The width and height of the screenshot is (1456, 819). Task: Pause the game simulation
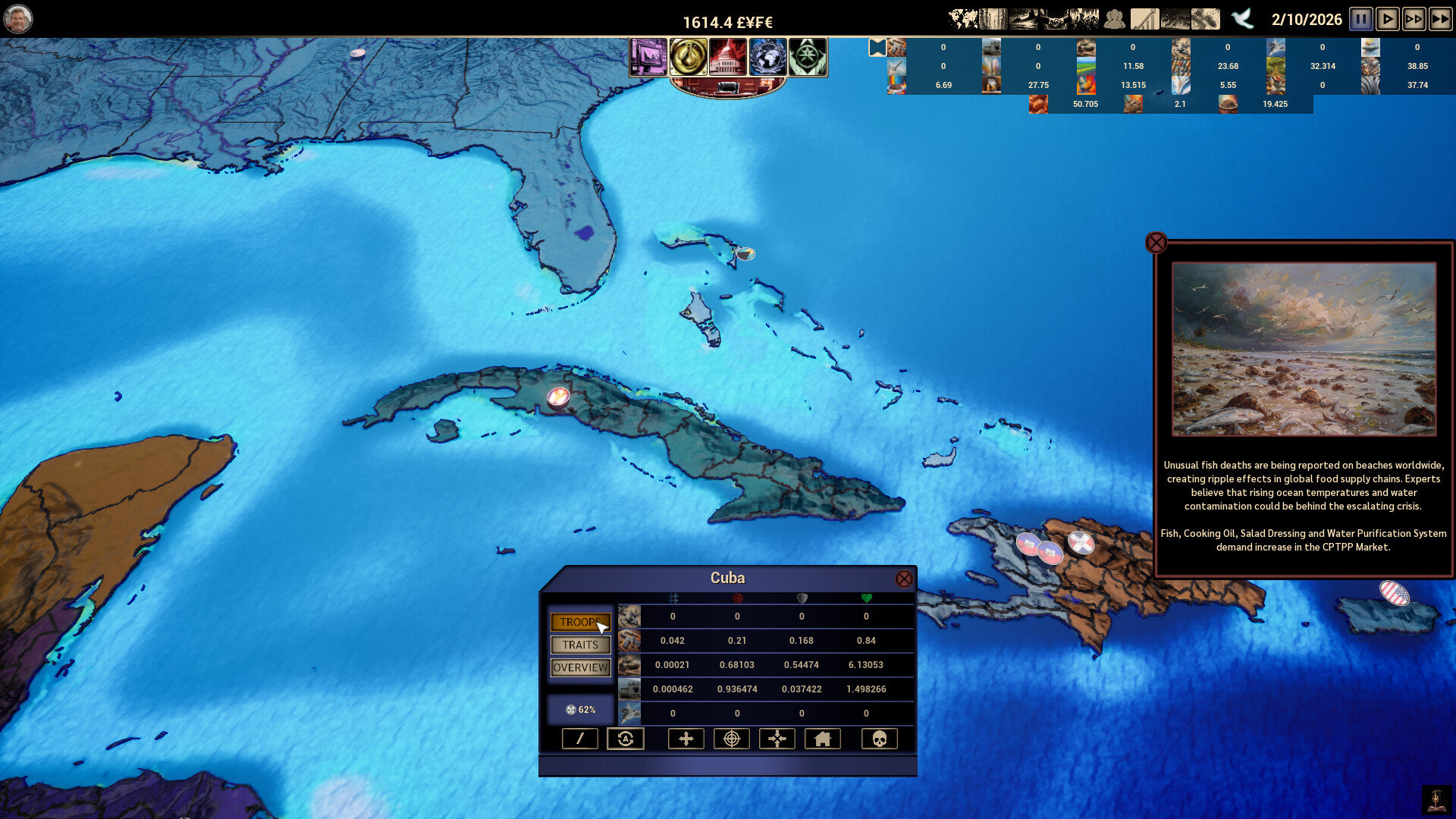1361,19
